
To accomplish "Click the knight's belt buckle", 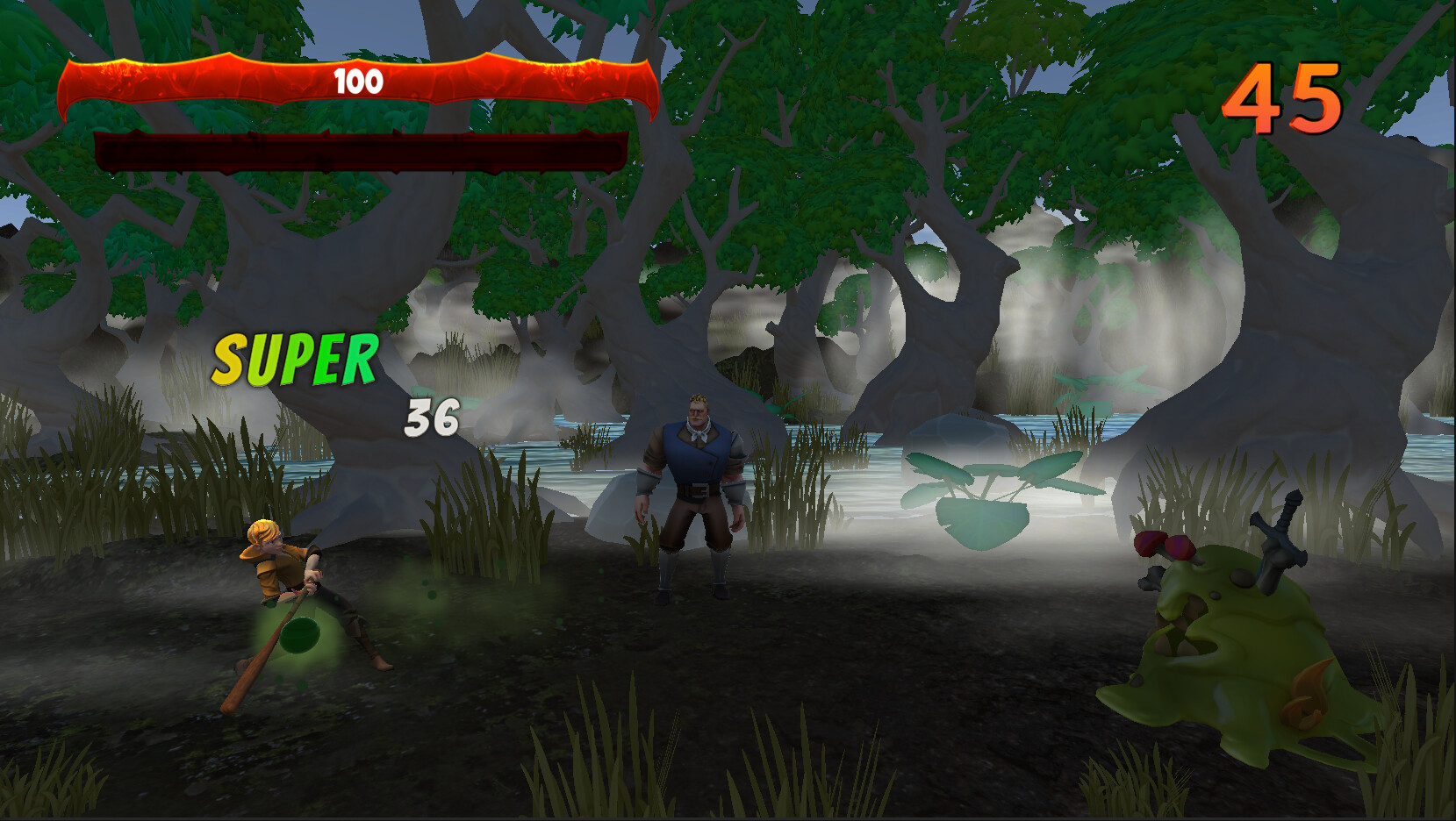I will click(x=699, y=488).
